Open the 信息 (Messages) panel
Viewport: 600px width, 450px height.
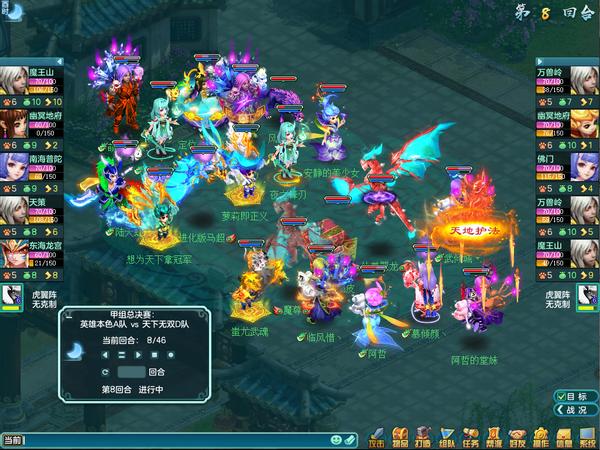pyautogui.click(x=563, y=438)
